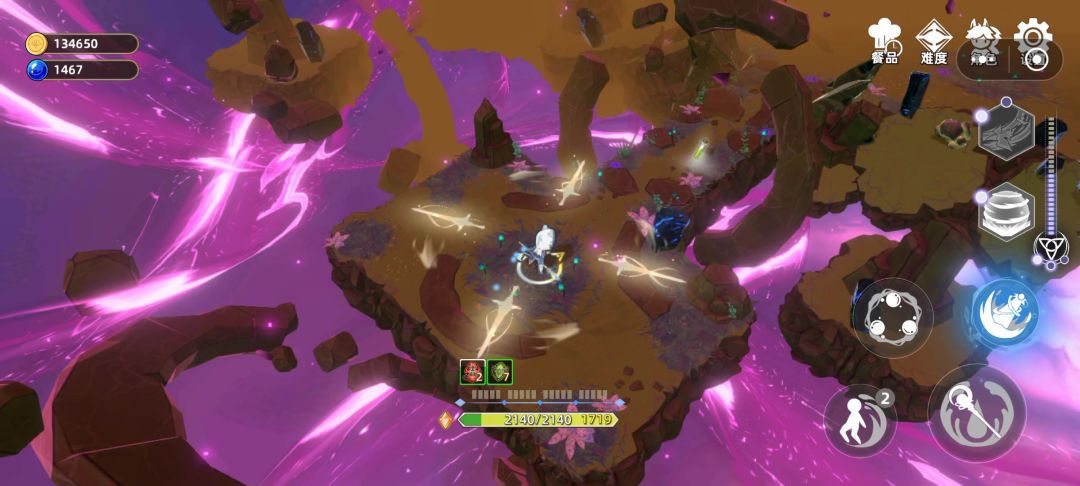Activate the three-orb ring ability
This screenshot has height=486, width=1080.
(x=892, y=317)
